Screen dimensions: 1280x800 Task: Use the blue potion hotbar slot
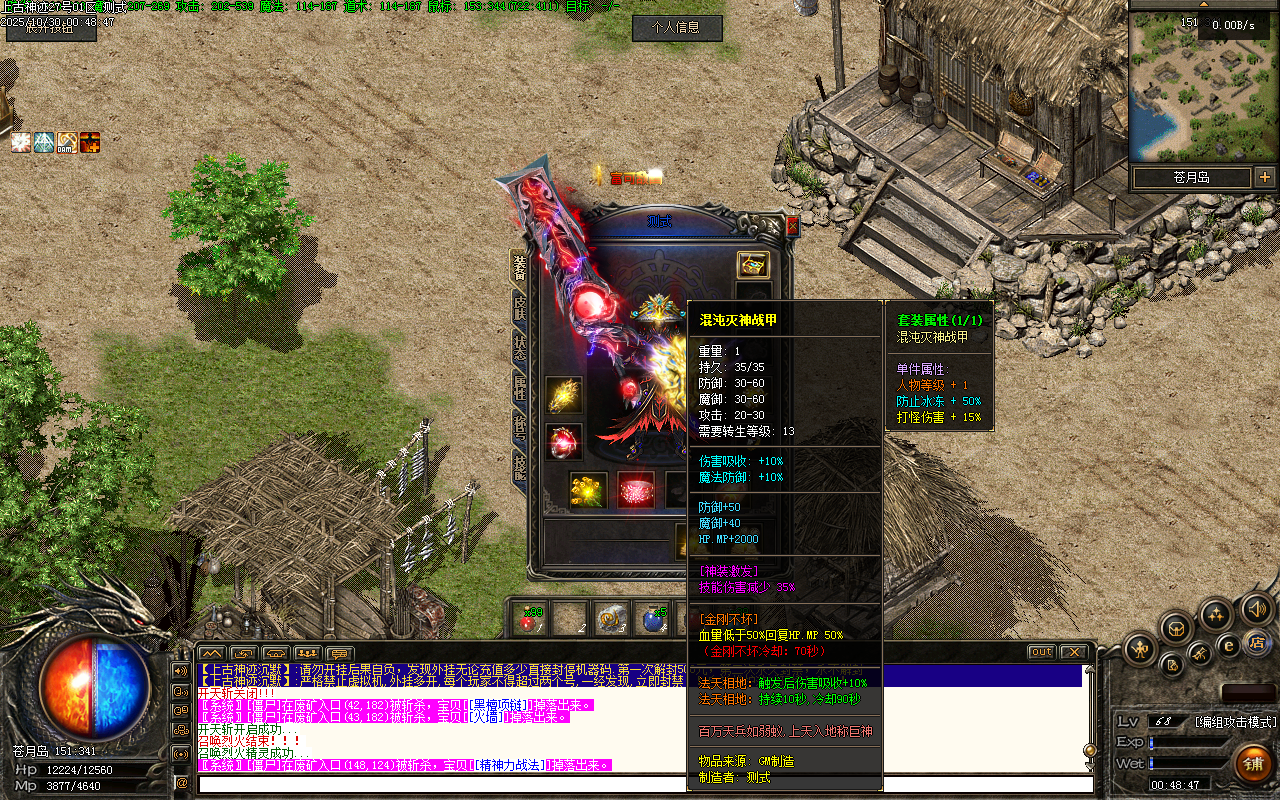[652, 619]
